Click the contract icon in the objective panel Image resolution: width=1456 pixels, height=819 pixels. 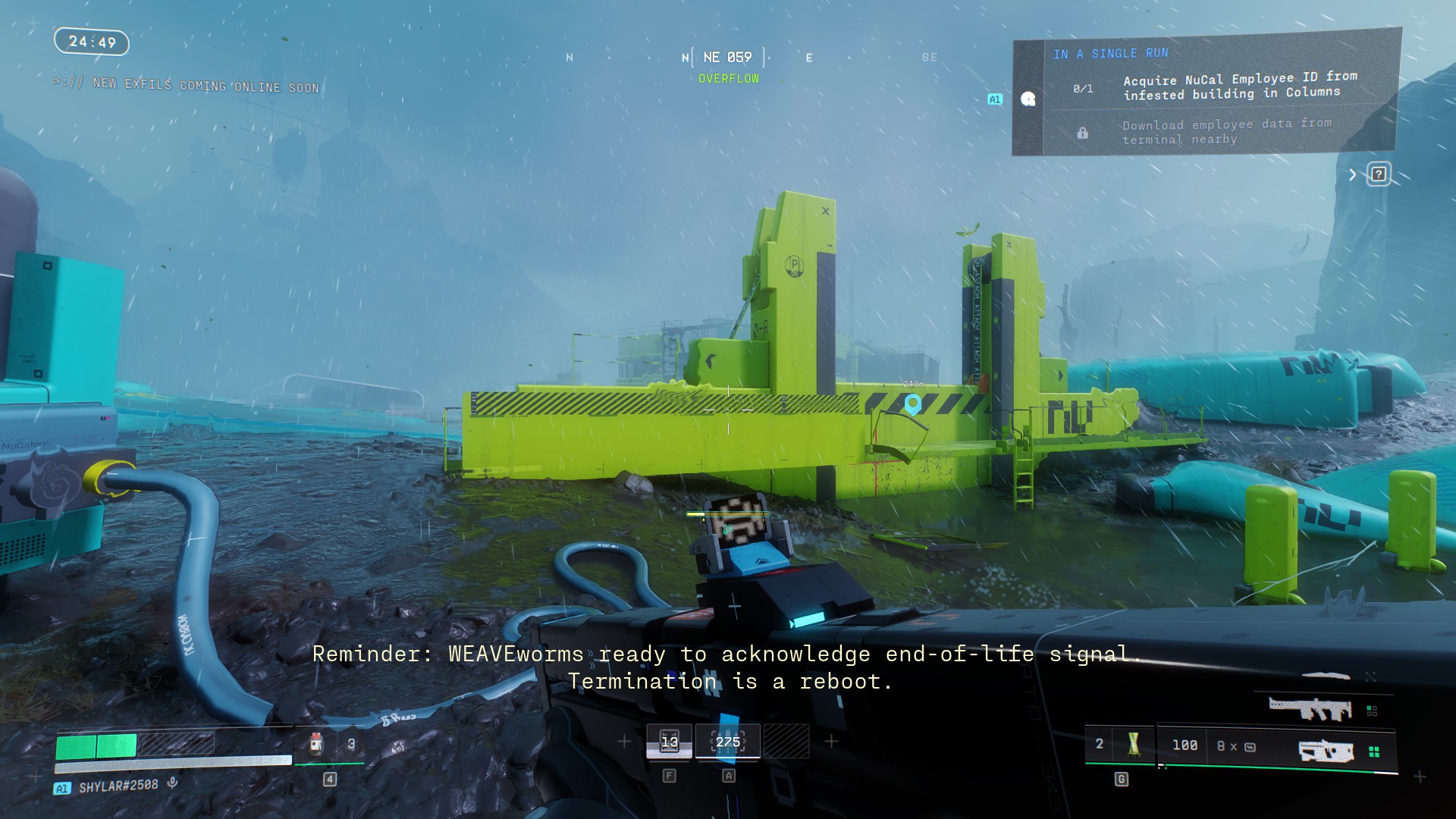coord(1028,99)
